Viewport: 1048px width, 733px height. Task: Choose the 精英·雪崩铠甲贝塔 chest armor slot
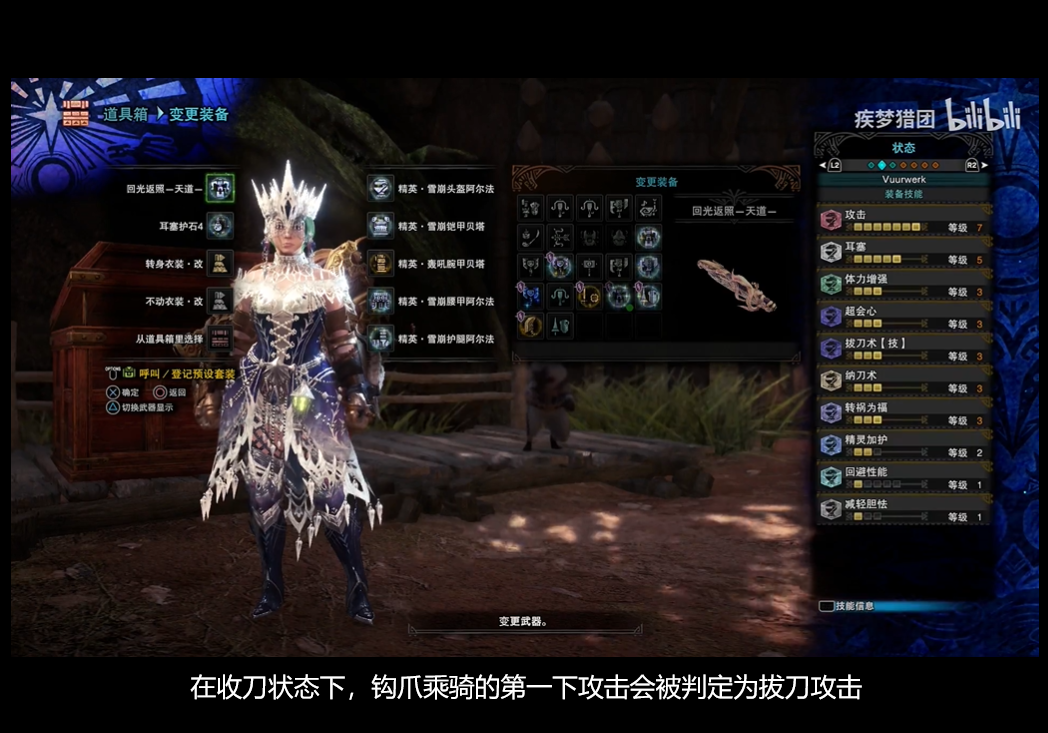tap(380, 226)
